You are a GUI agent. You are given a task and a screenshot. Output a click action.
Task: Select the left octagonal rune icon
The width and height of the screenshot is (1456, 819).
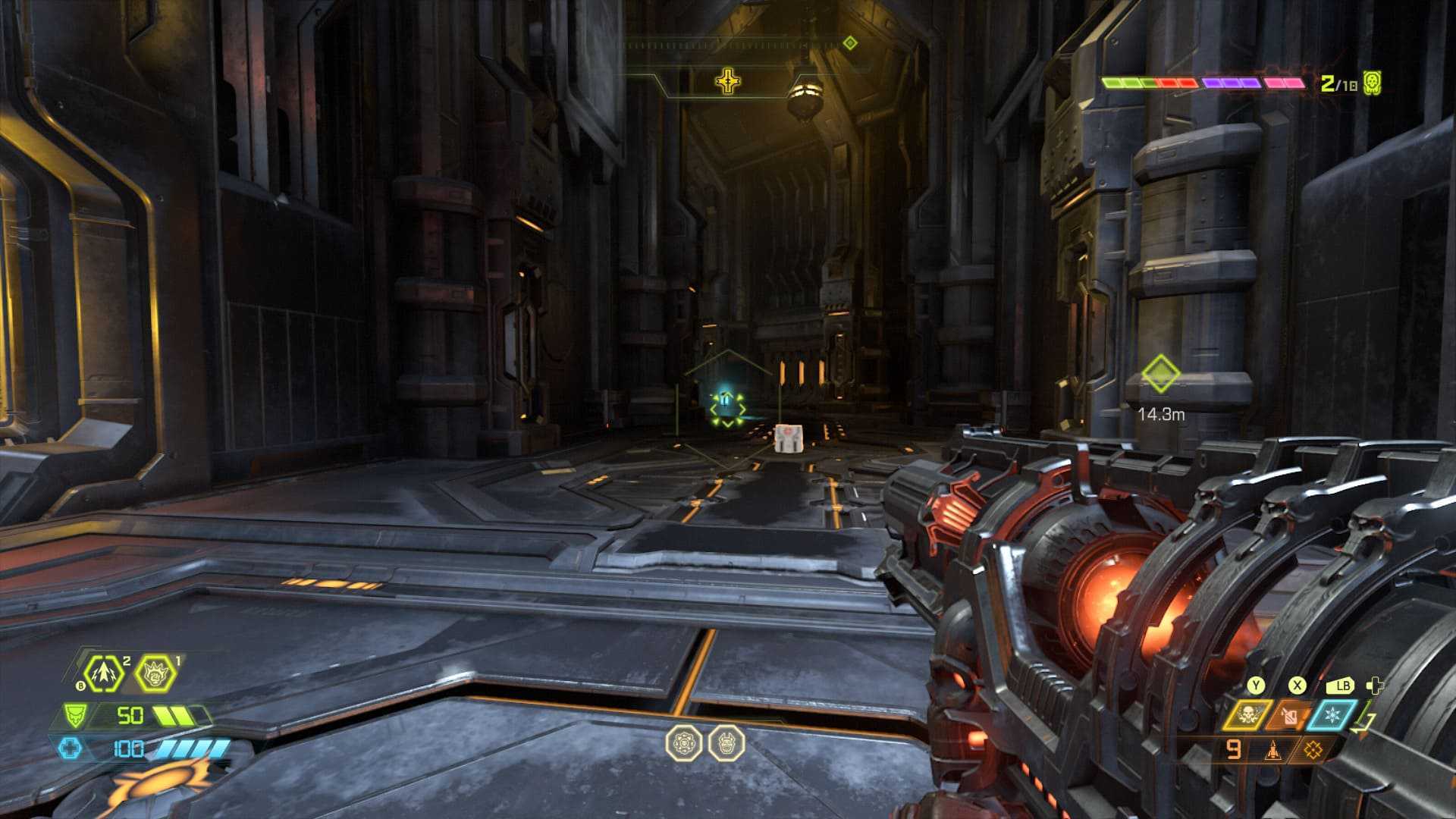pyautogui.click(x=682, y=743)
